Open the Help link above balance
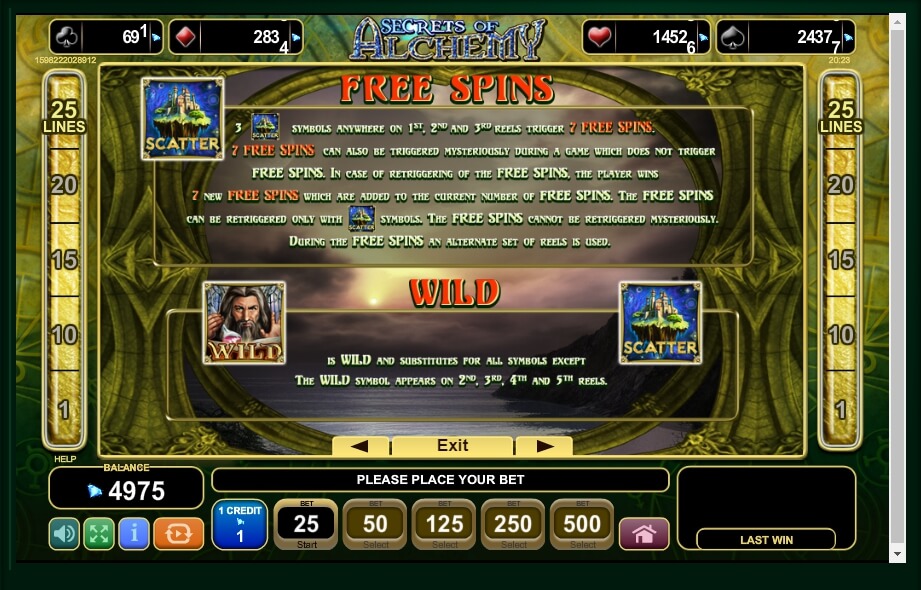921x590 pixels. (64, 460)
